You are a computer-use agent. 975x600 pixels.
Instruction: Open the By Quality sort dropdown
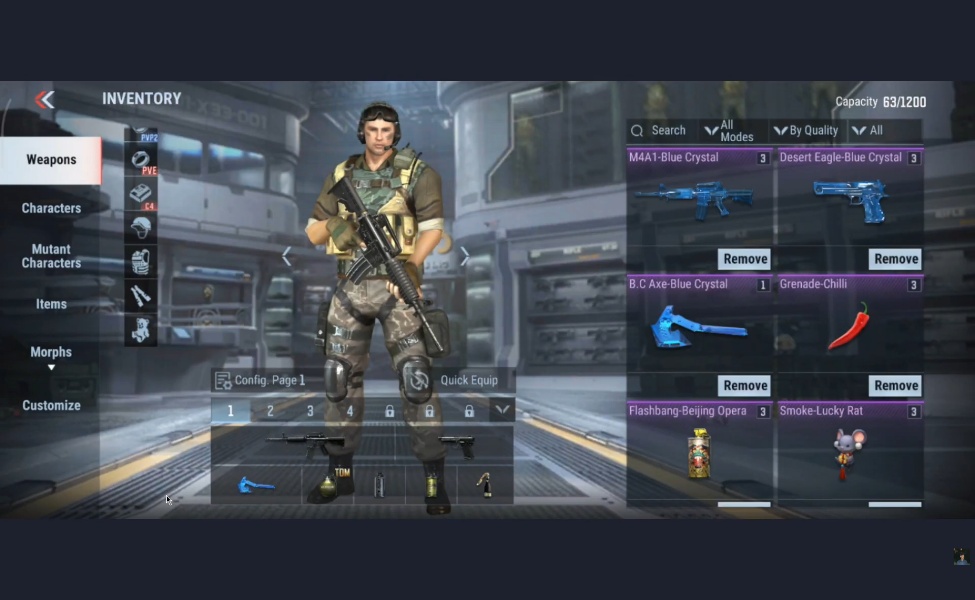(x=806, y=130)
